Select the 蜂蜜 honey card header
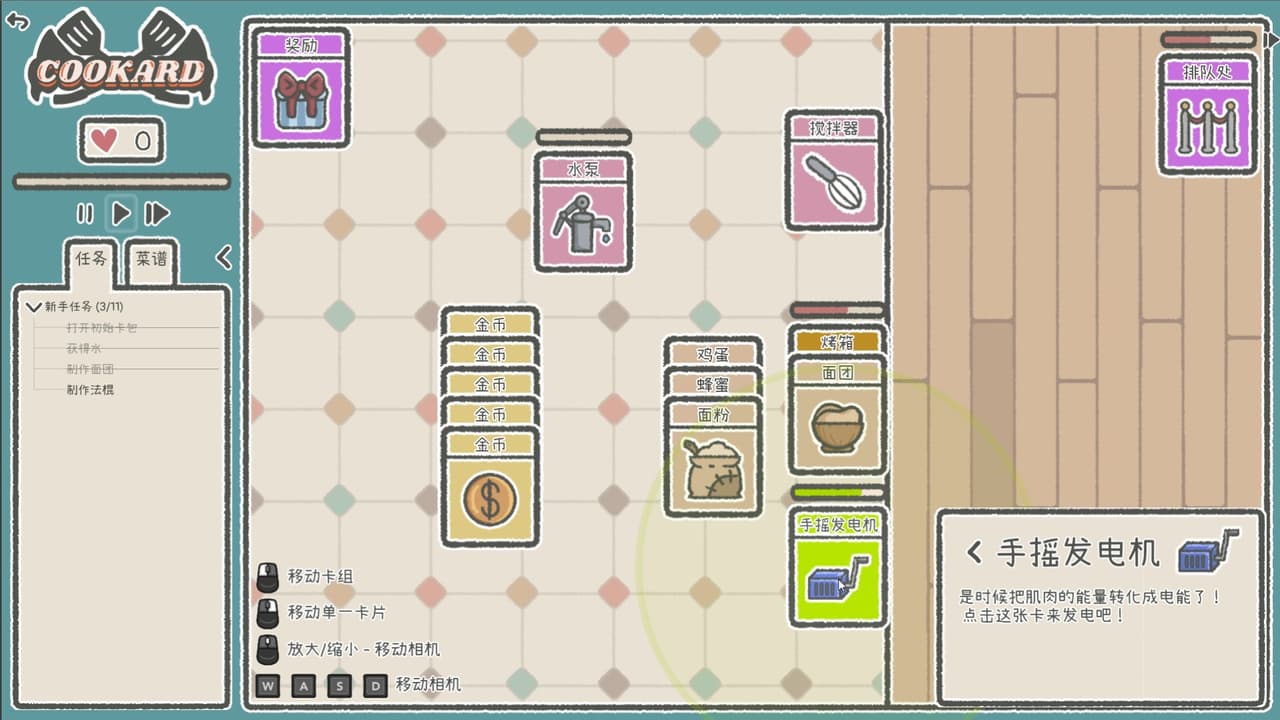This screenshot has width=1280, height=720. click(x=713, y=383)
